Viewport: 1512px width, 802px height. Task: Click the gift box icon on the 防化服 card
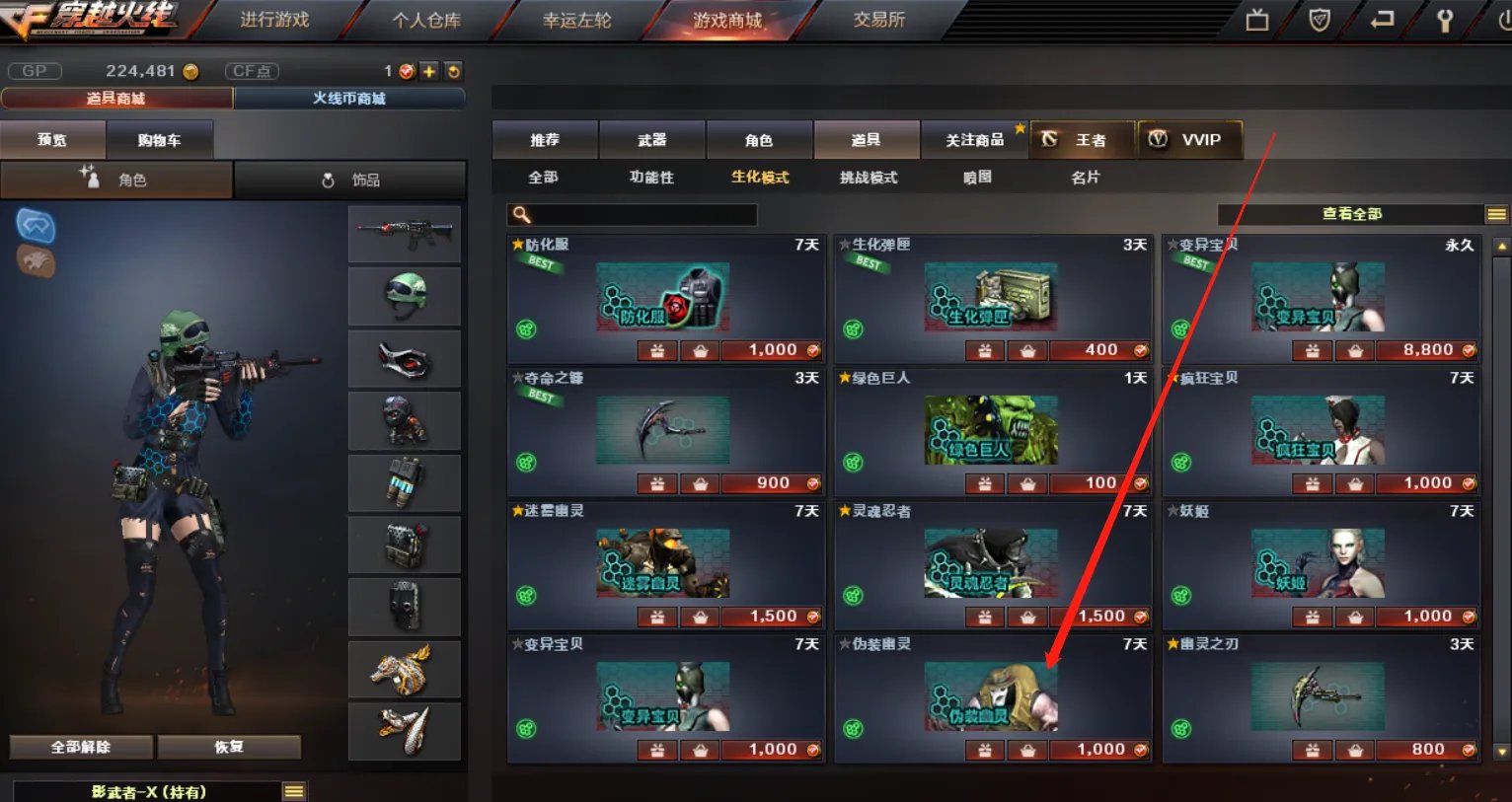(656, 350)
